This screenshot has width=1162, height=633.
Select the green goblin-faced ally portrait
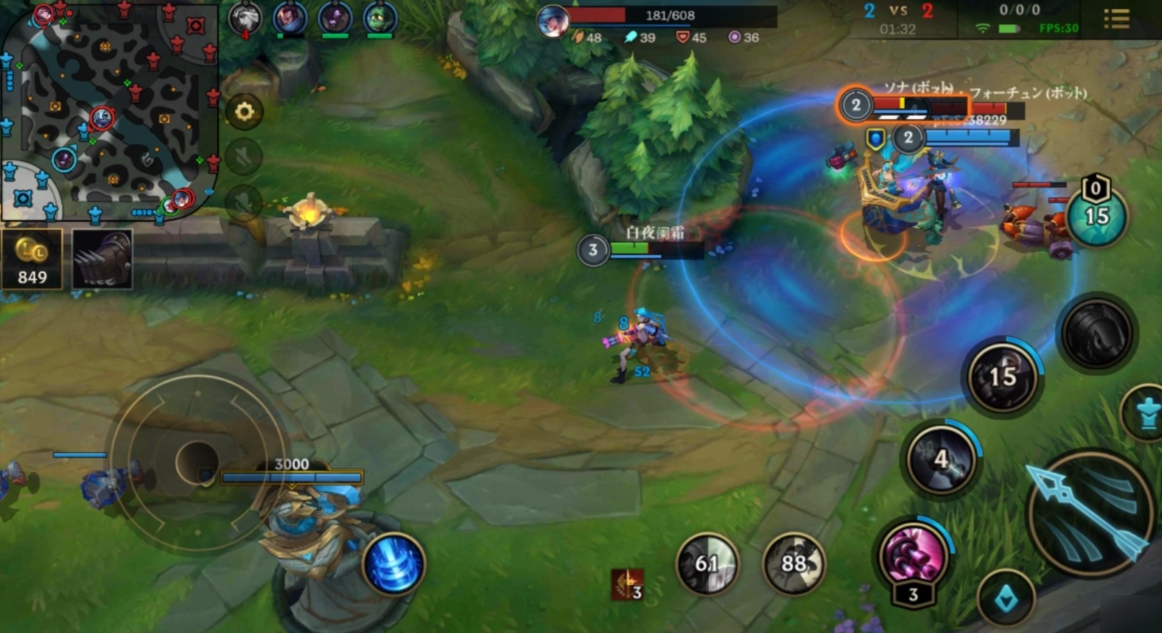tap(380, 17)
